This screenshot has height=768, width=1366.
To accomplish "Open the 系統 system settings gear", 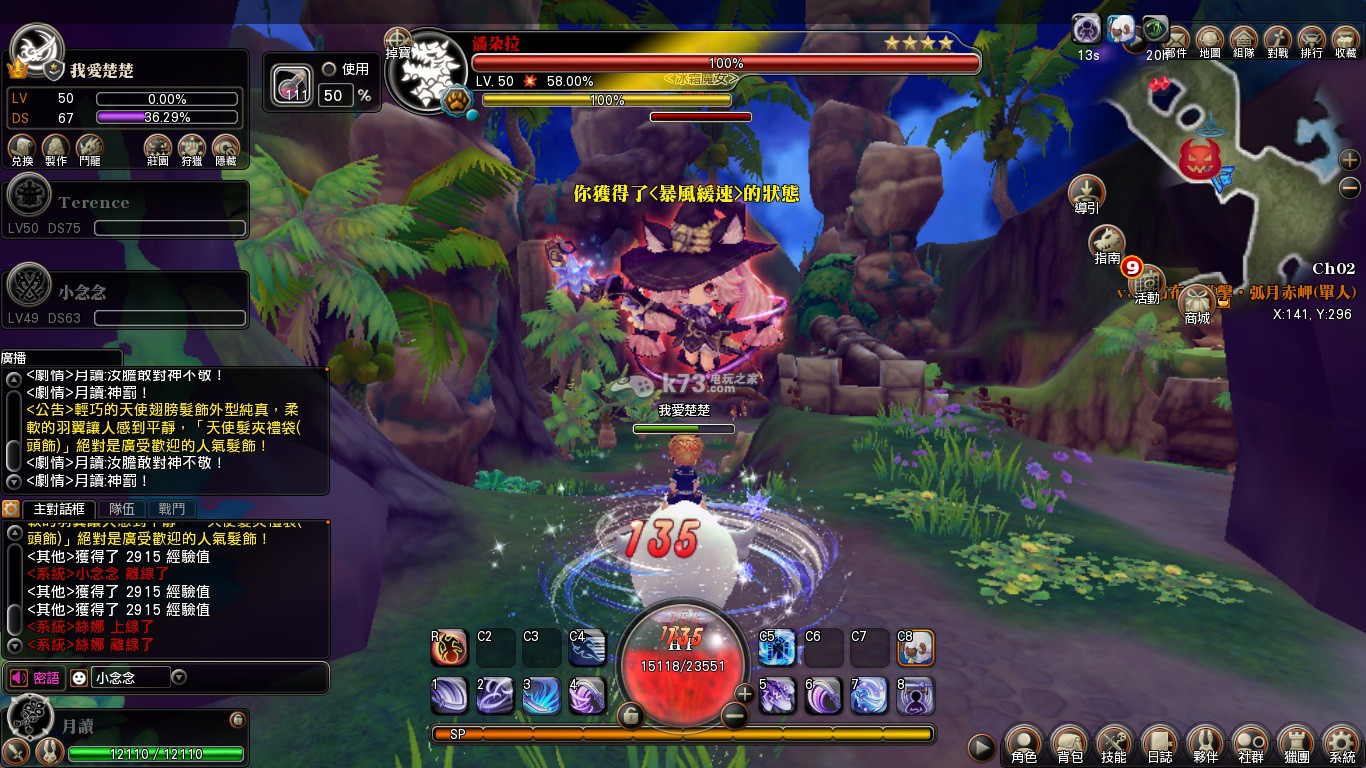I will point(1342,742).
